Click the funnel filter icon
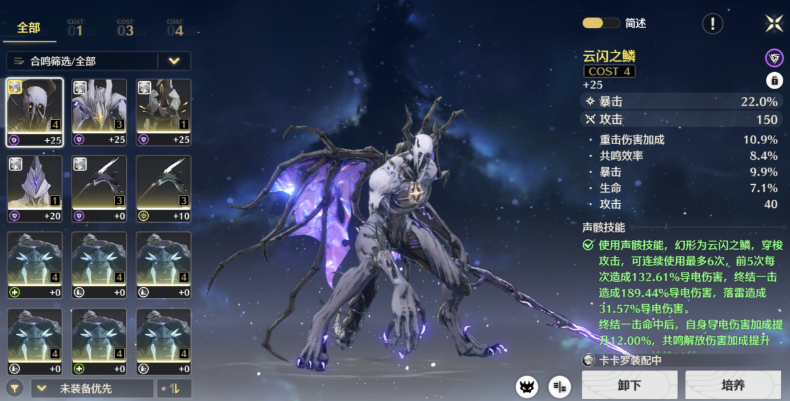The width and height of the screenshot is (790, 401). pyautogui.click(x=14, y=388)
